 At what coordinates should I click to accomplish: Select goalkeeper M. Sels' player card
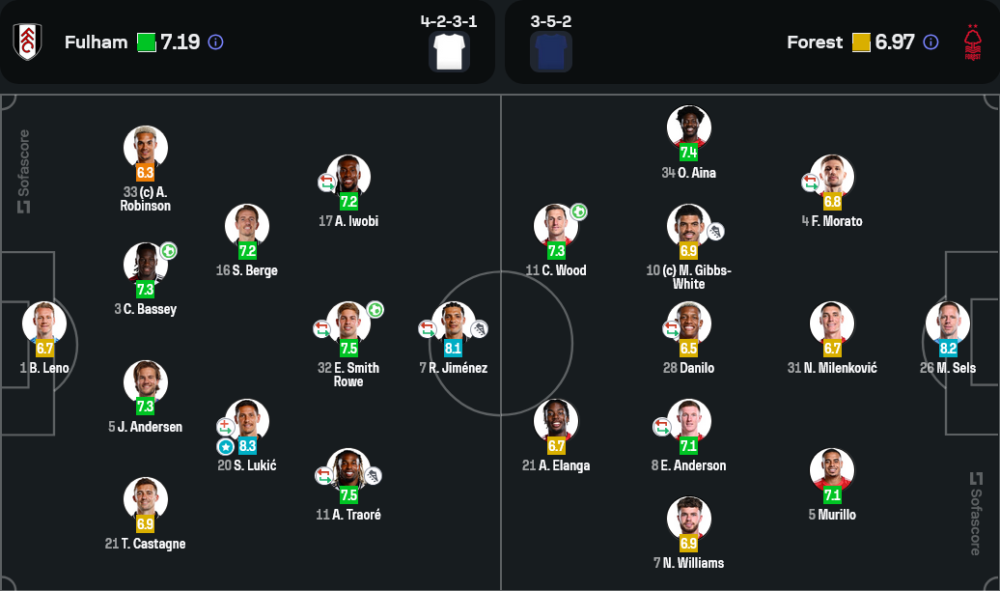[x=947, y=324]
